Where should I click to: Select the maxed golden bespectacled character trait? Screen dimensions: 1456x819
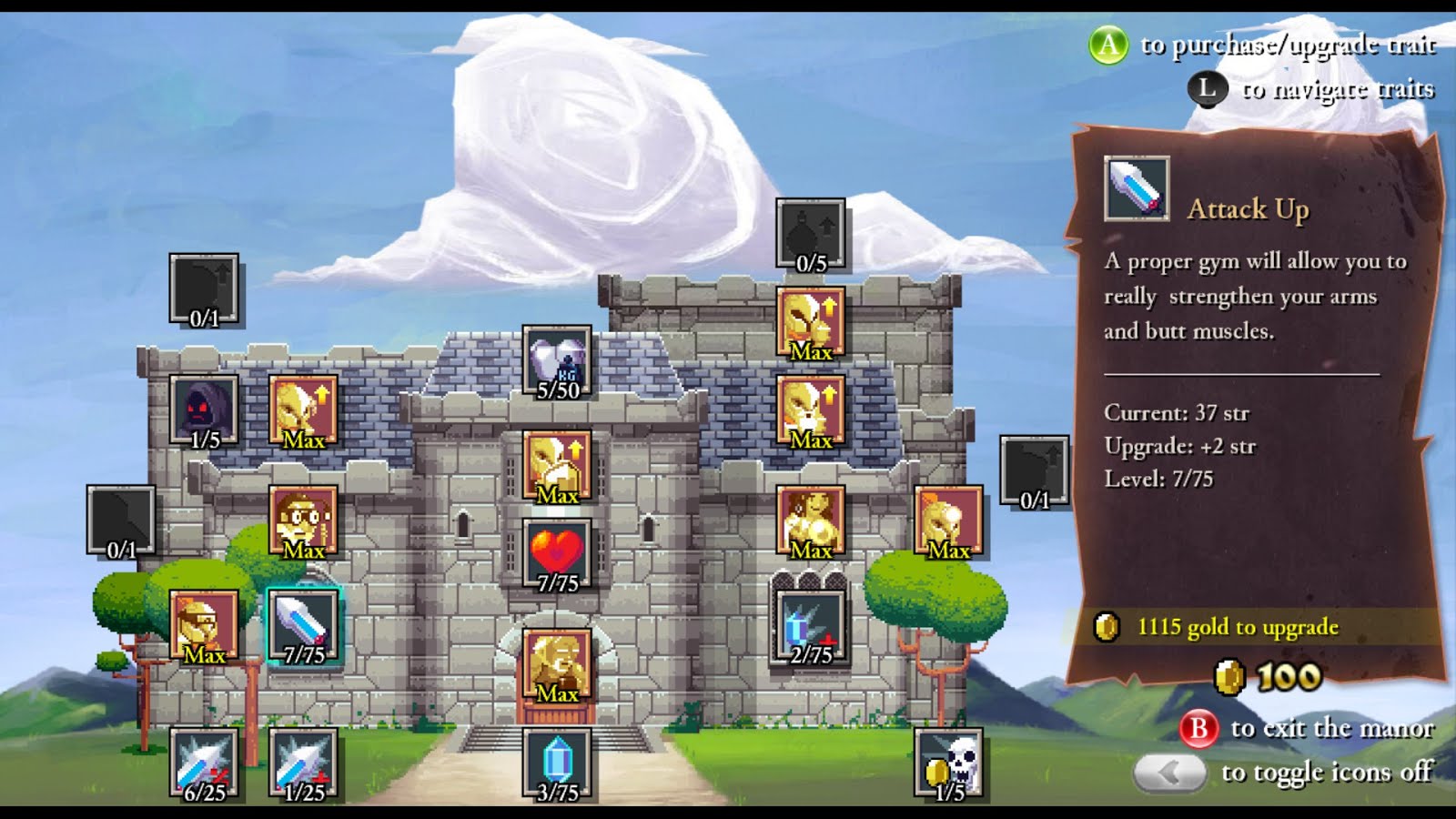point(303,521)
